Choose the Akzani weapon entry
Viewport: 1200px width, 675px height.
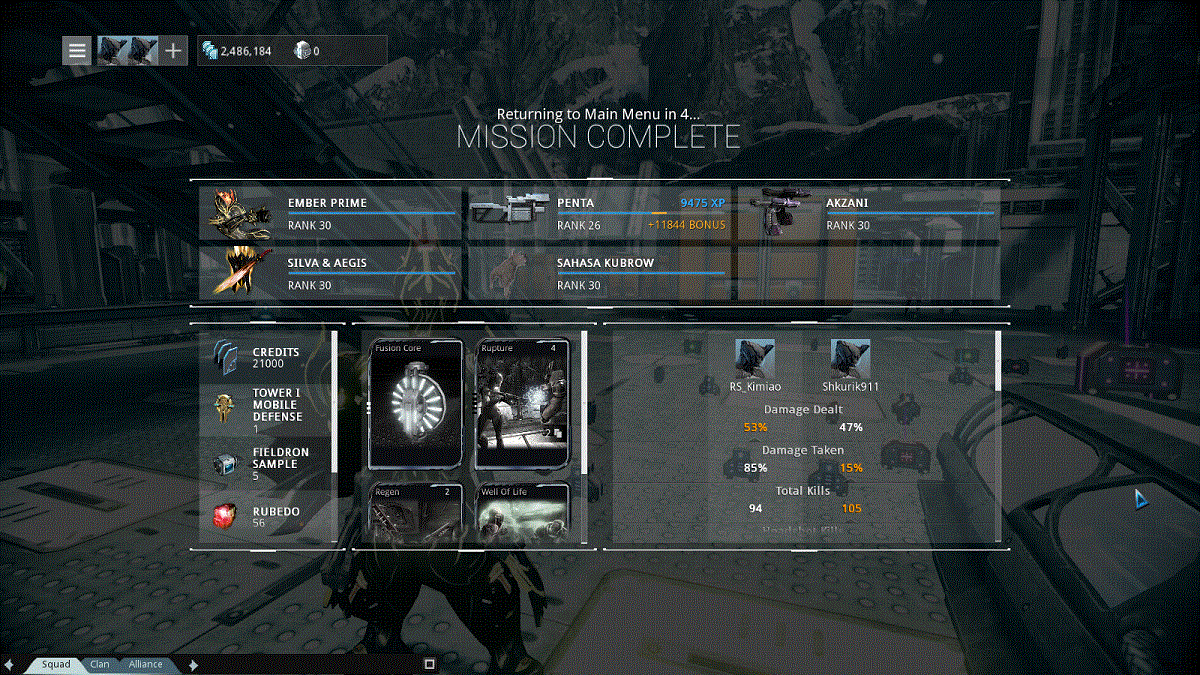point(868,213)
